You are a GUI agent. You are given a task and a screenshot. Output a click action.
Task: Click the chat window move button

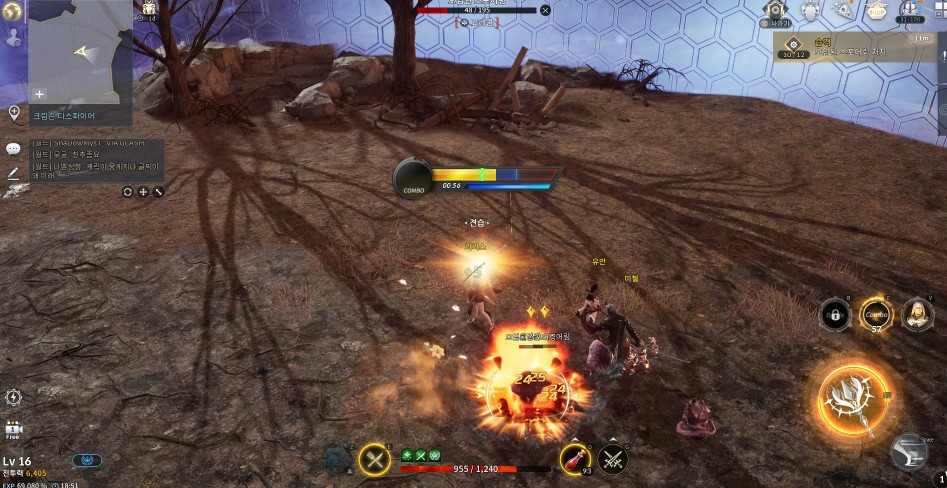(143, 191)
